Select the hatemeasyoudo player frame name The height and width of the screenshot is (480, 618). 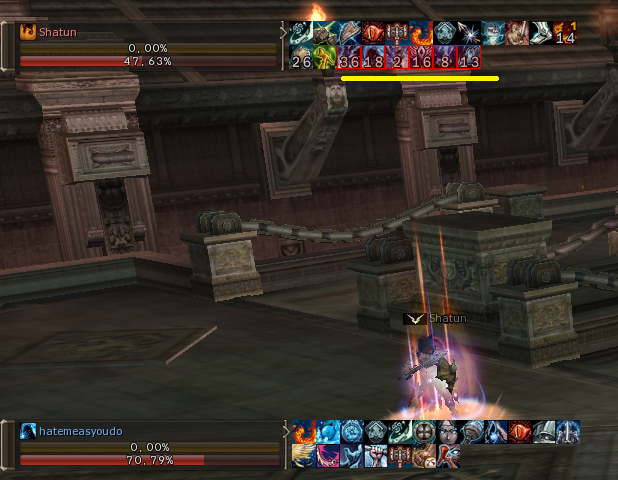(80, 431)
